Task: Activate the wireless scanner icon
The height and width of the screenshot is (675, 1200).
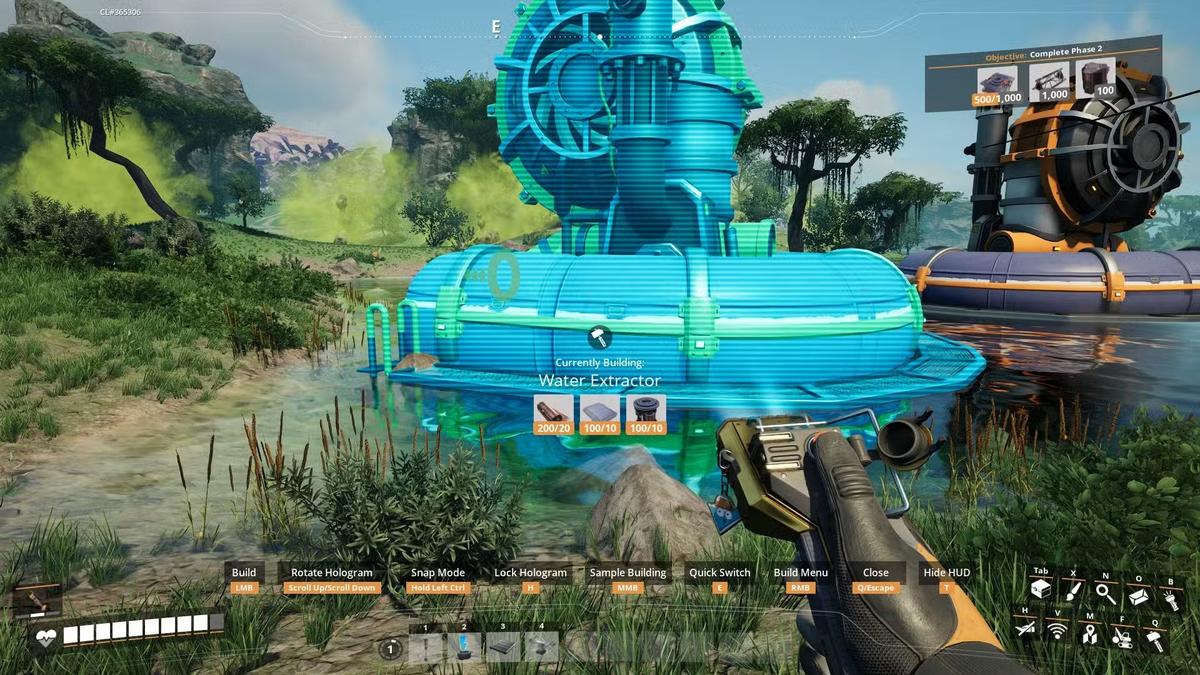Action: 1057,630
